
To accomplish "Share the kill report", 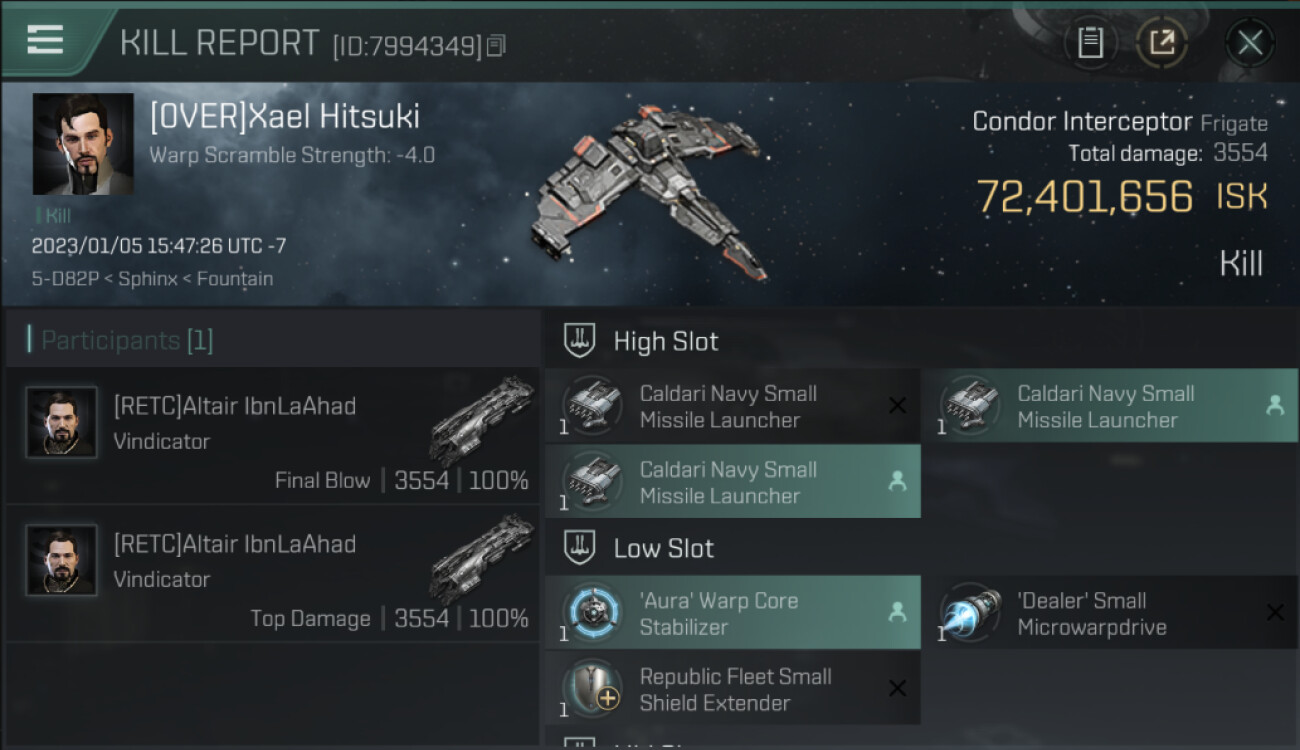I will [x=1161, y=42].
